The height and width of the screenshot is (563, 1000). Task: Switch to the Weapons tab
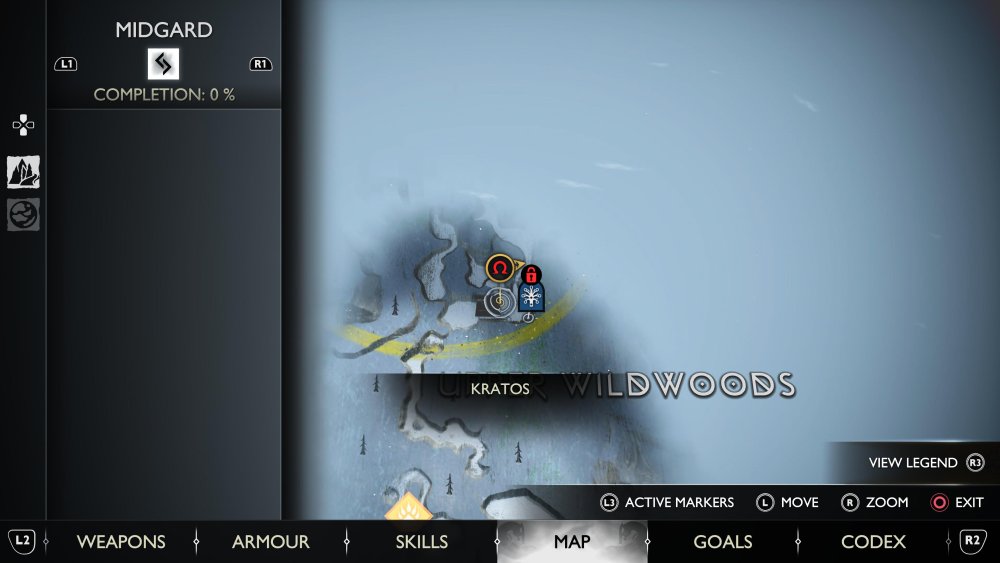pos(121,542)
